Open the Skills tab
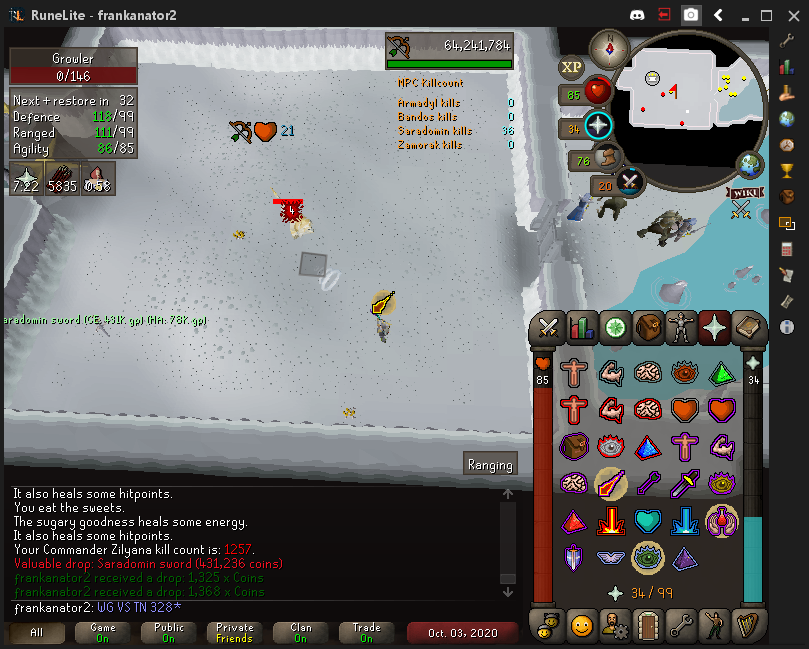Screen dimensions: 809x649 [x=581, y=327]
